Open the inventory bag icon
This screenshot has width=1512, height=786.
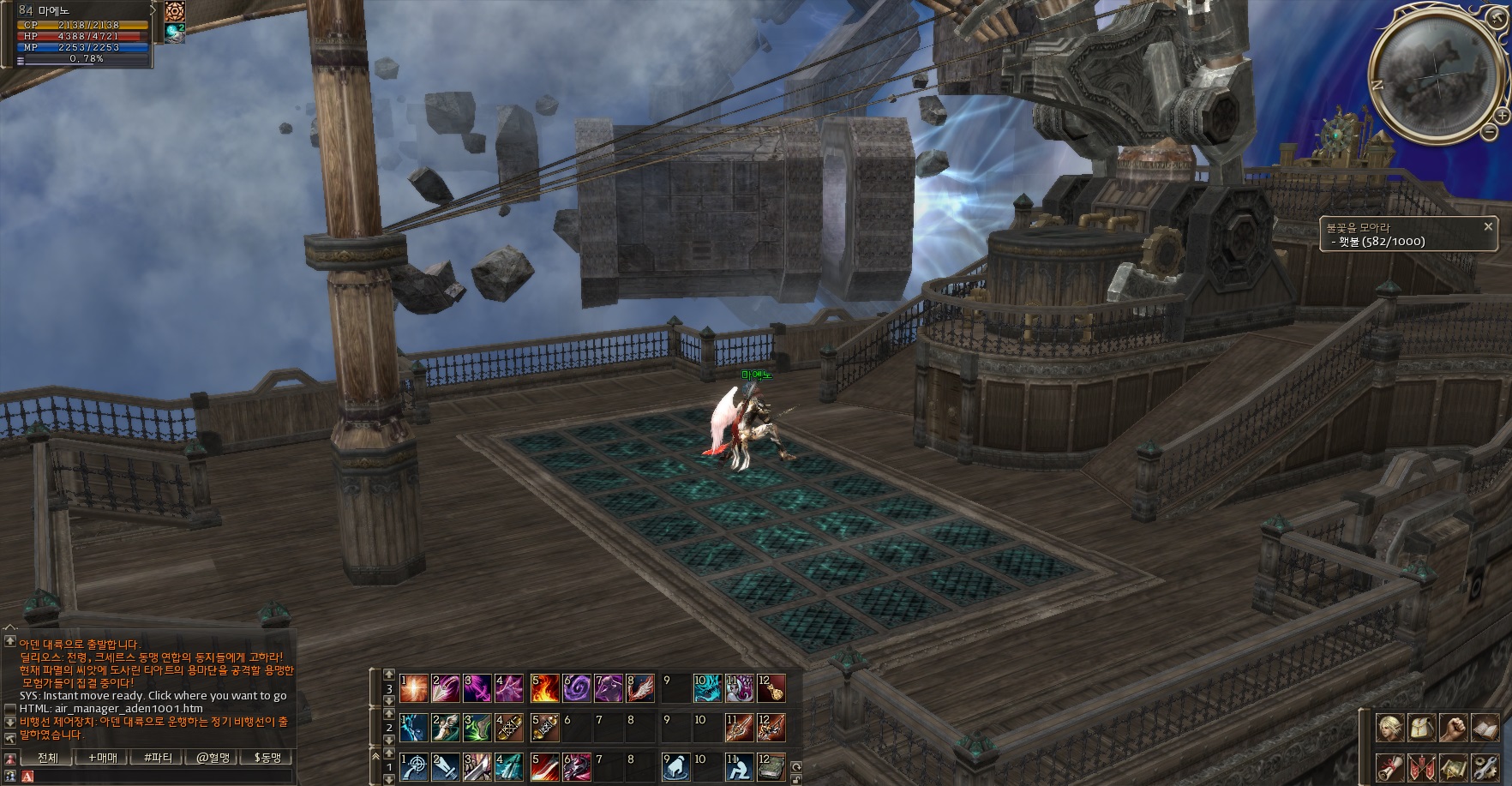coord(1420,728)
